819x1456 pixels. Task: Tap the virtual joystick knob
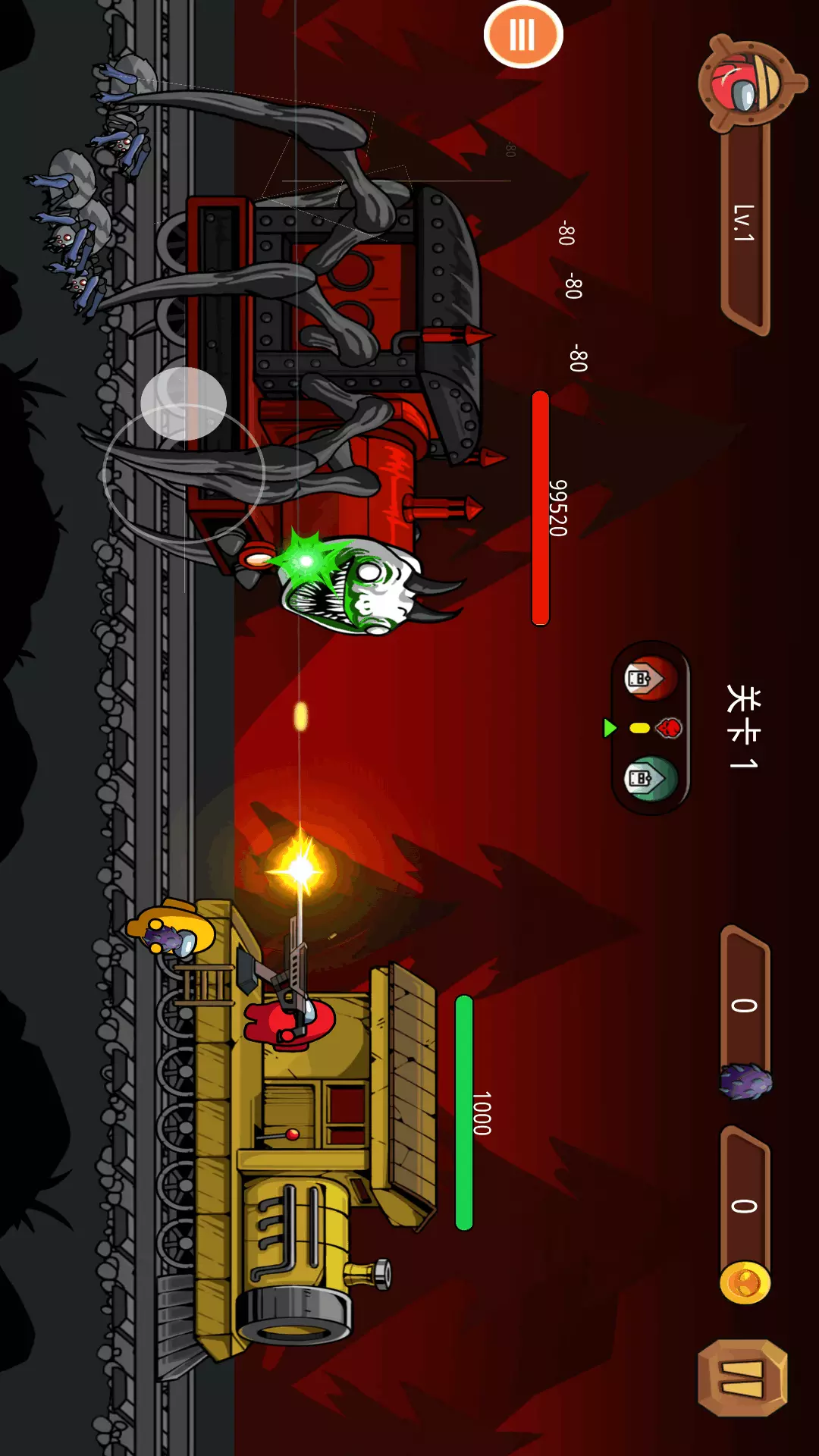click(184, 403)
